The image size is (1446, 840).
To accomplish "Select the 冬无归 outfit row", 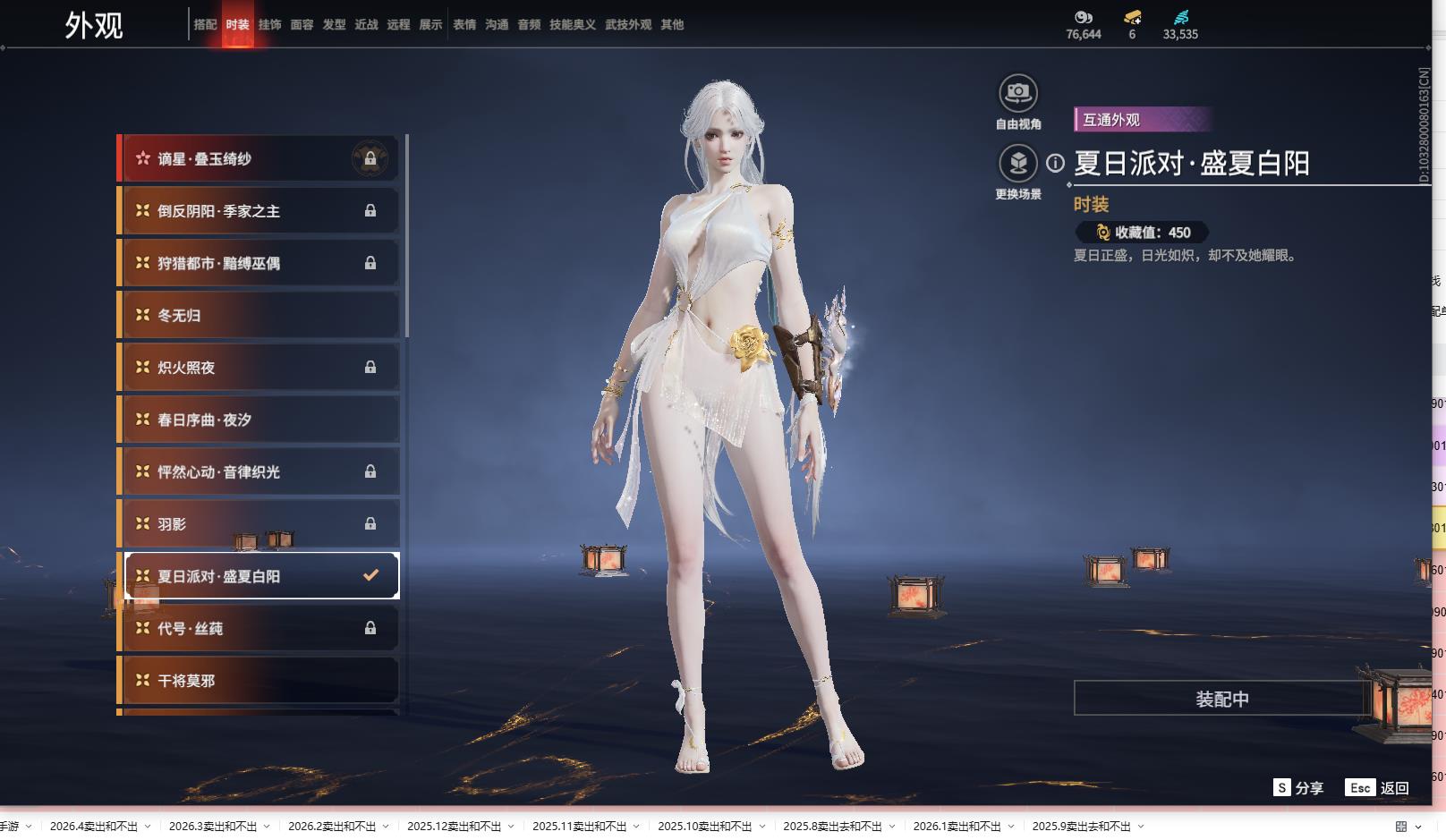I will (259, 316).
